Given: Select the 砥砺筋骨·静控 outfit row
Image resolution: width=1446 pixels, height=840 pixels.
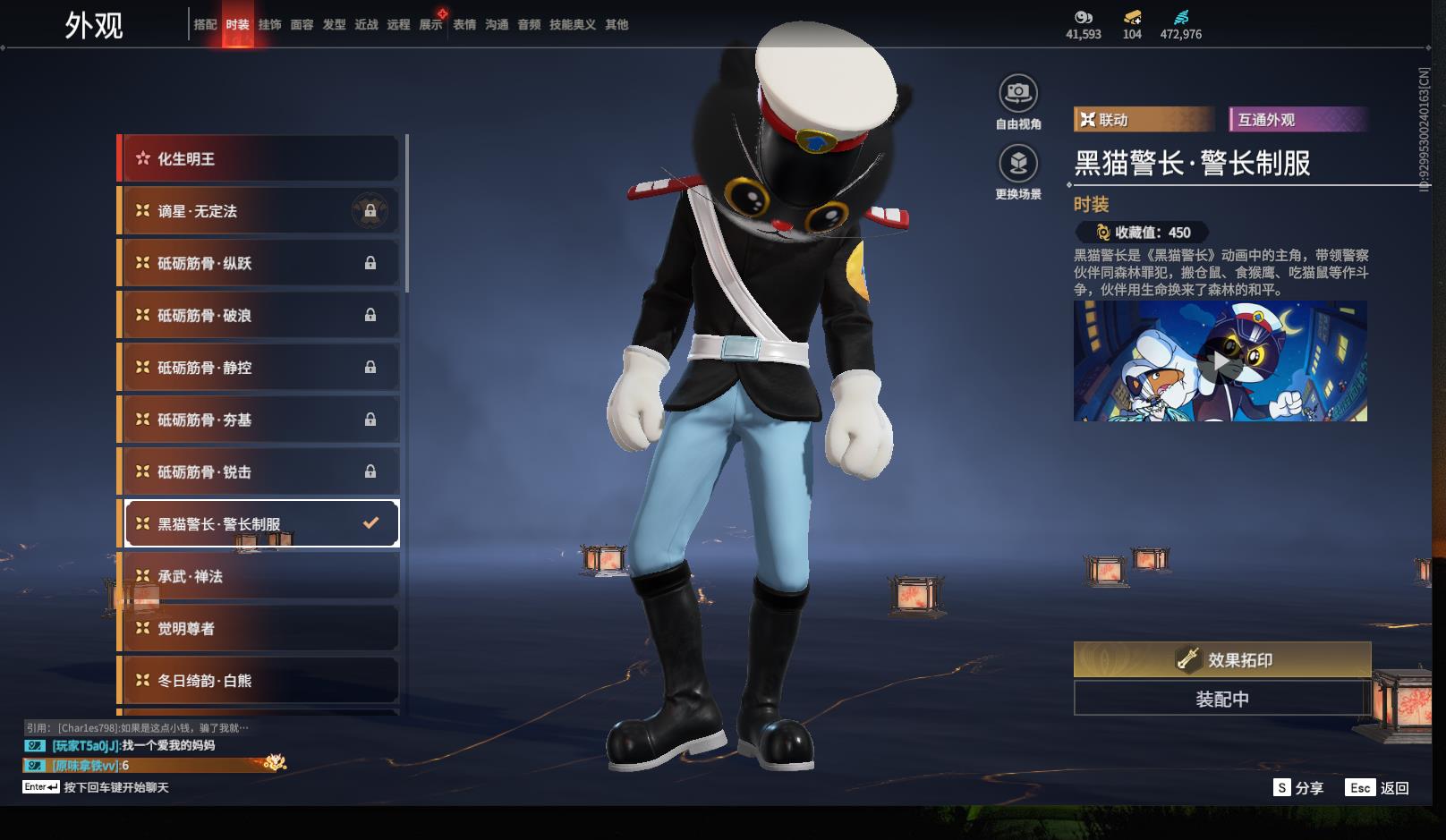Looking at the screenshot, I should 258,368.
